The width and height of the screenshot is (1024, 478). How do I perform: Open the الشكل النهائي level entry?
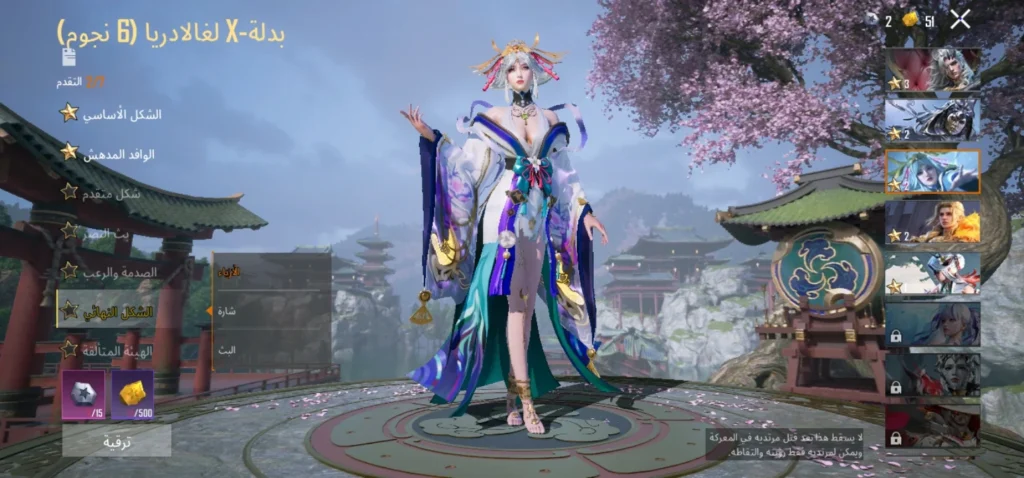(x=110, y=311)
